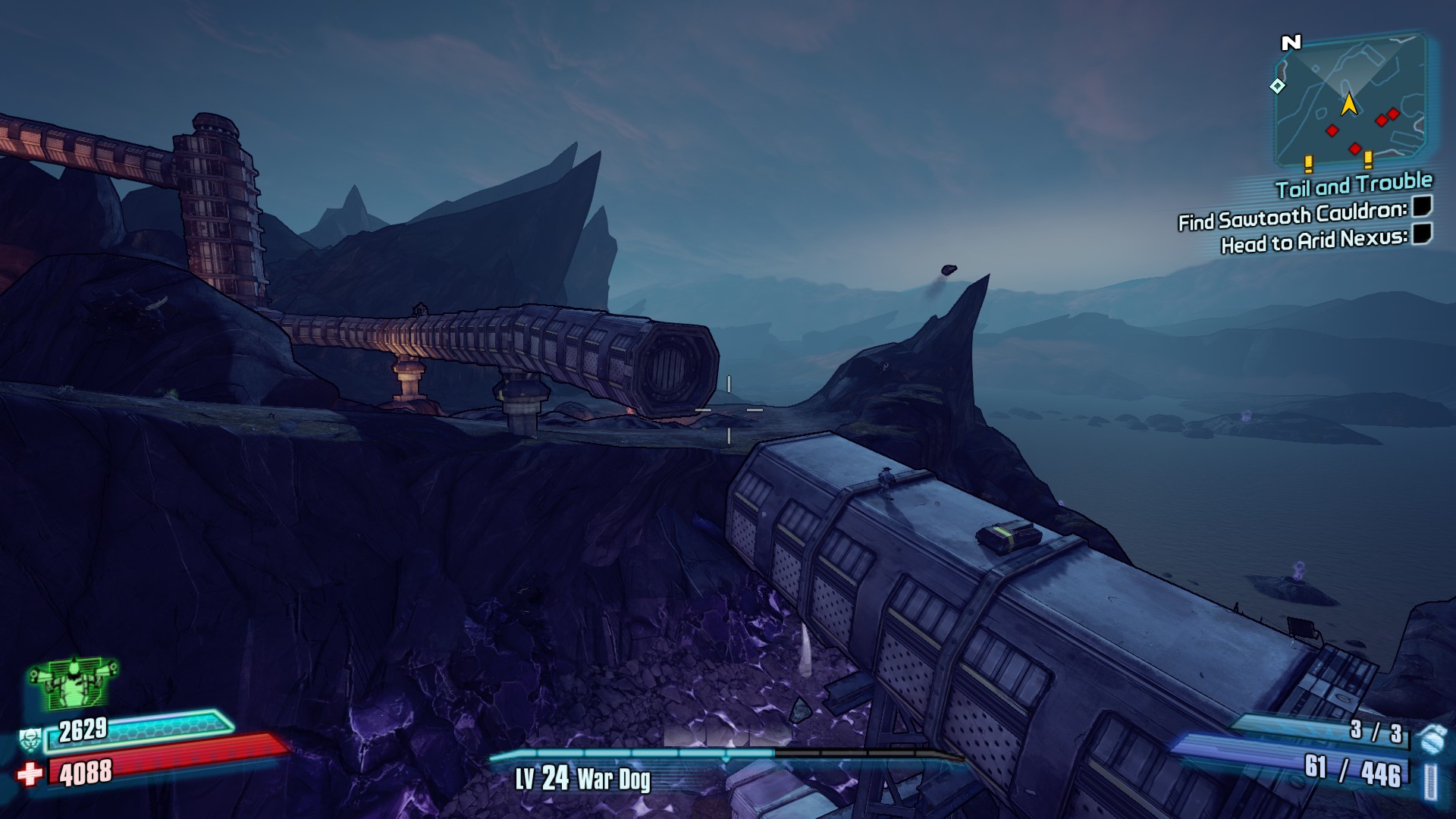The width and height of the screenshot is (1456, 819).
Task: Select the Toil and Trouble mission title
Action: (1354, 184)
